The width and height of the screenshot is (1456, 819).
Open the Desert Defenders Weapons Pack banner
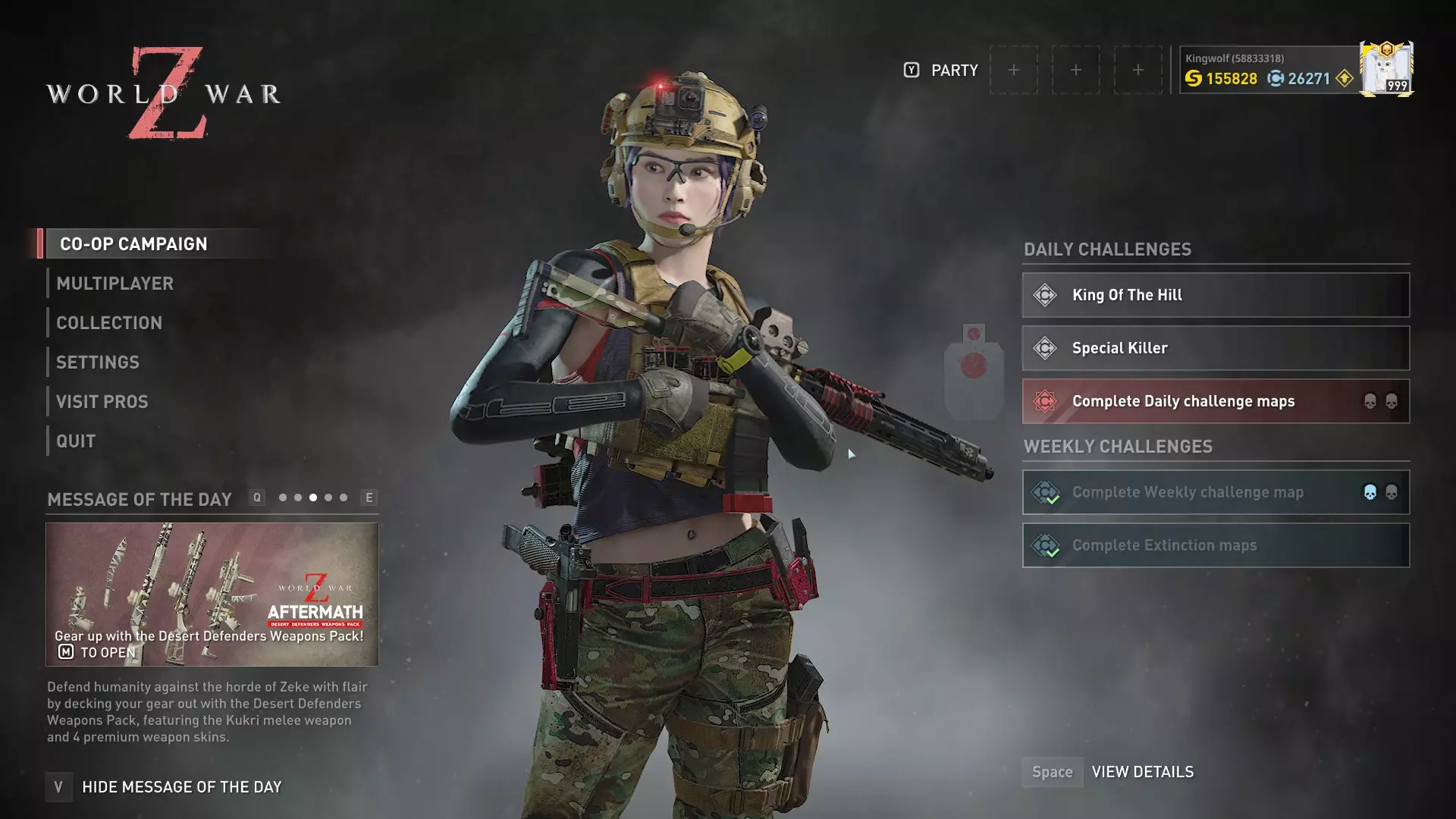point(212,594)
